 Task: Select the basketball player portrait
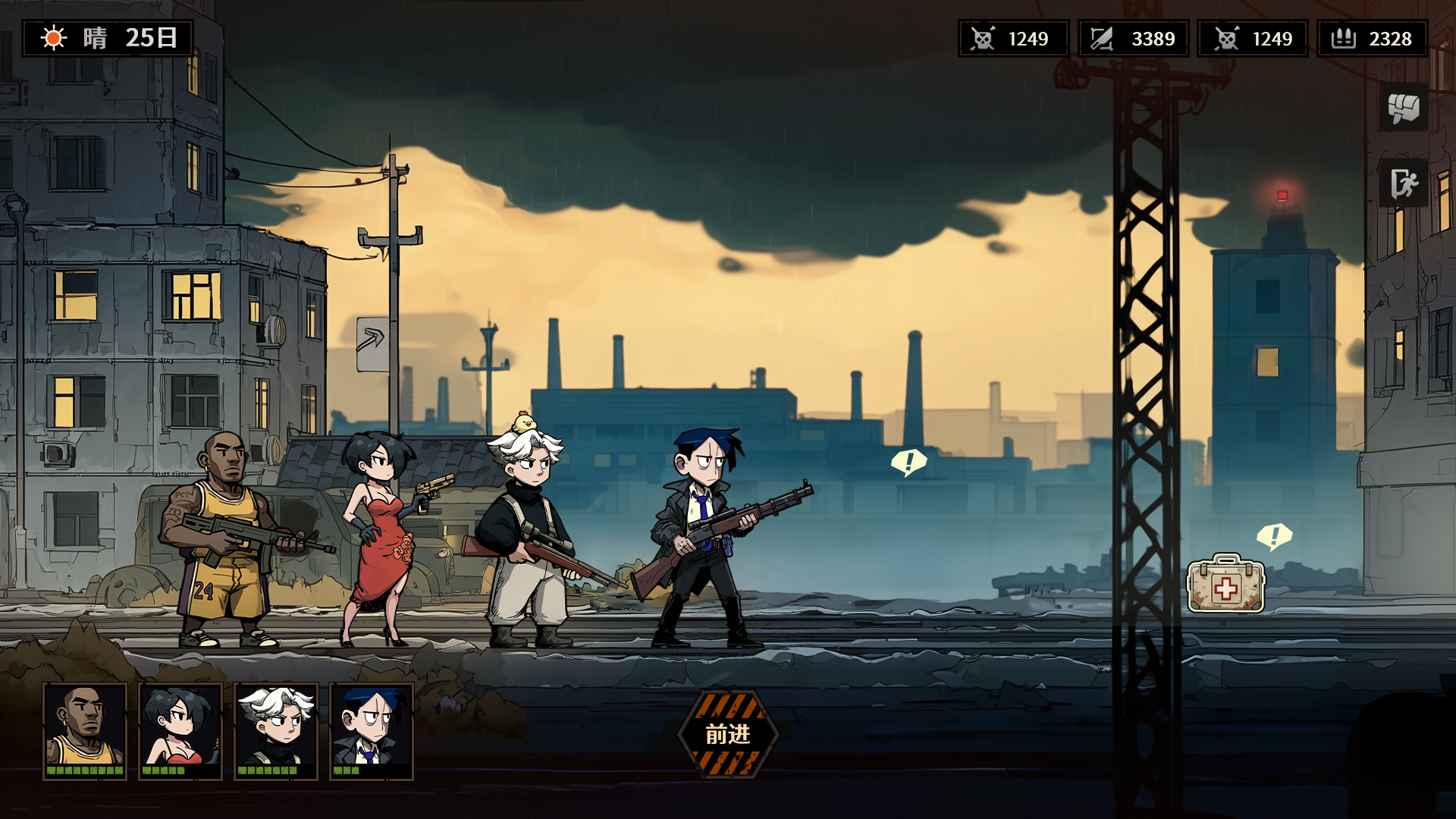tap(85, 730)
